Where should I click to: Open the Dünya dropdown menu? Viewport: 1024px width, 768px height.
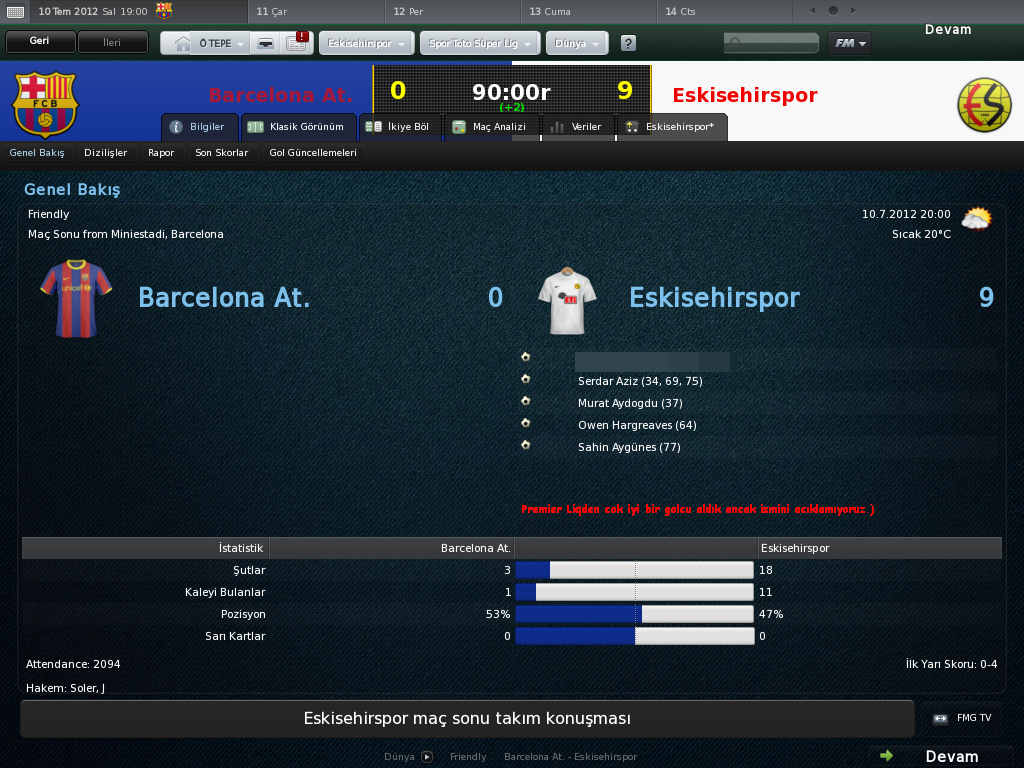coord(578,44)
